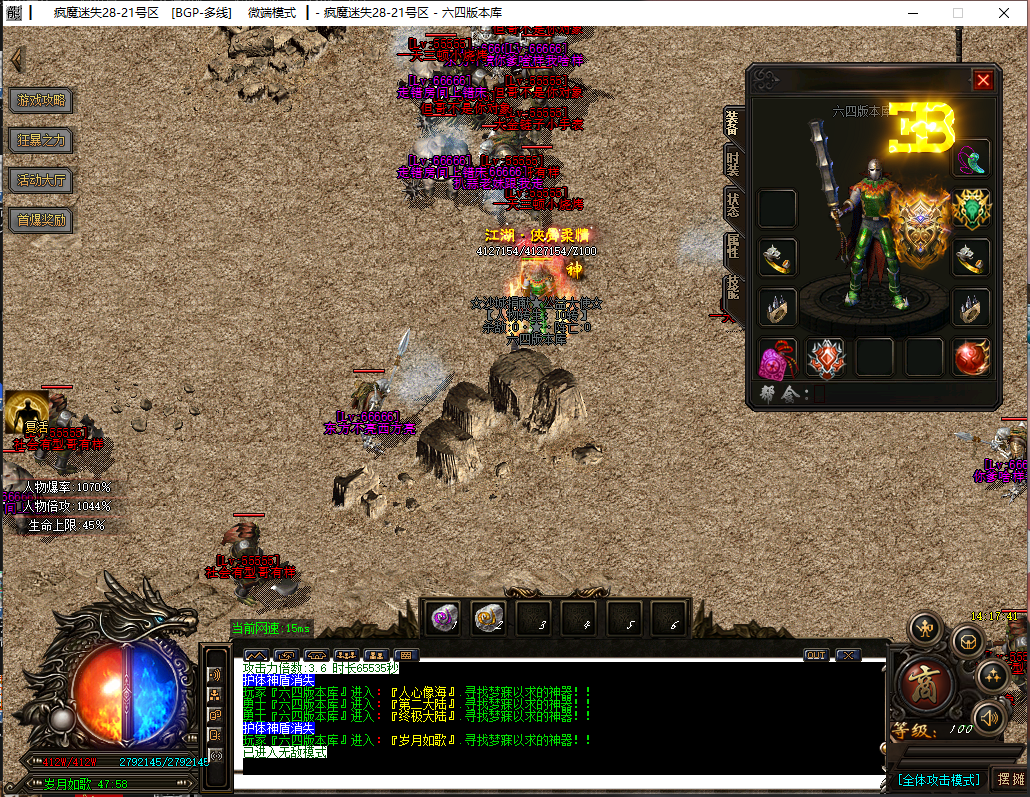Click the 复活 revive icon

tap(28, 411)
